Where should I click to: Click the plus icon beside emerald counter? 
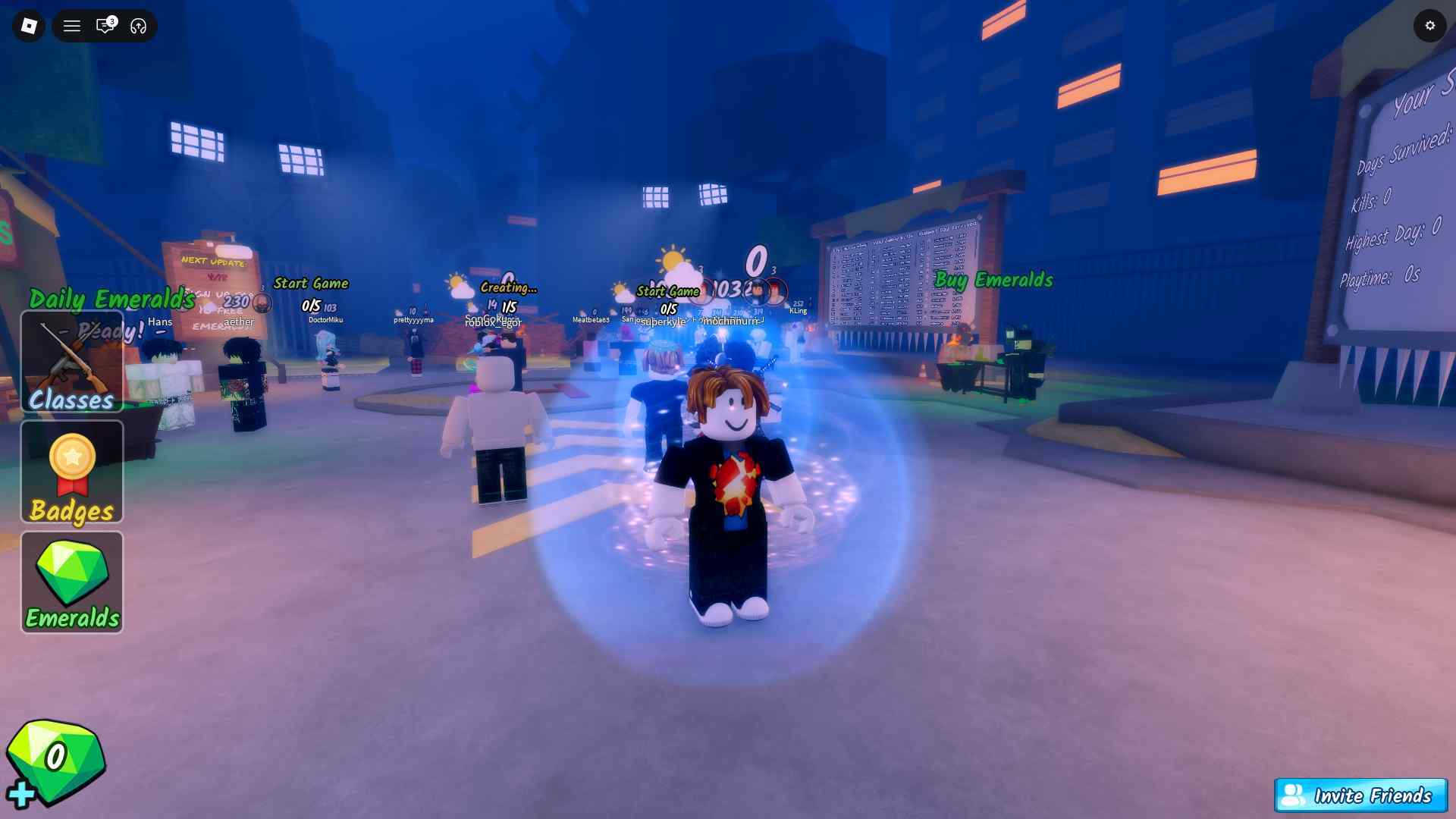[x=23, y=793]
